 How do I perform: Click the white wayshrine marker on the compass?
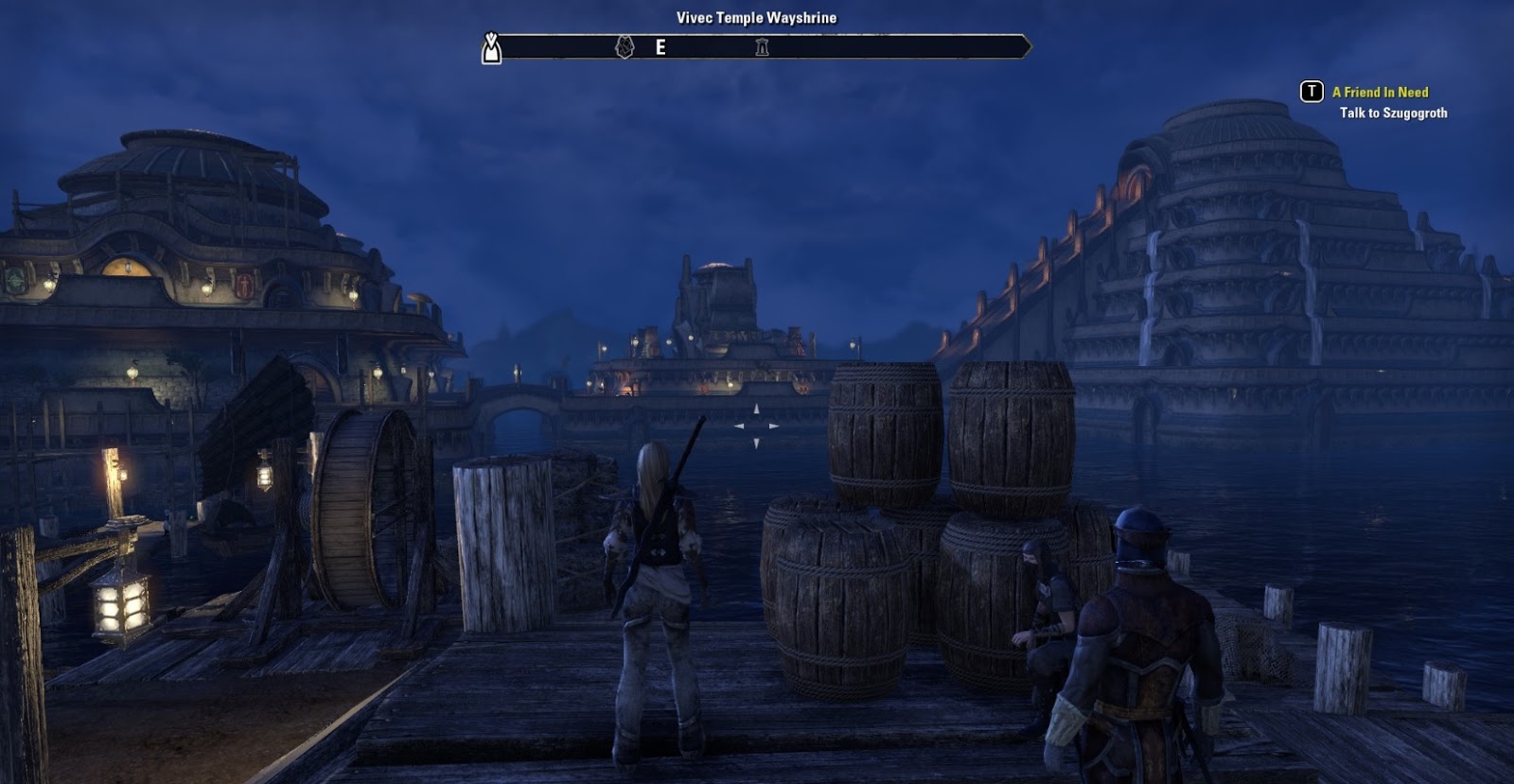tap(491, 47)
